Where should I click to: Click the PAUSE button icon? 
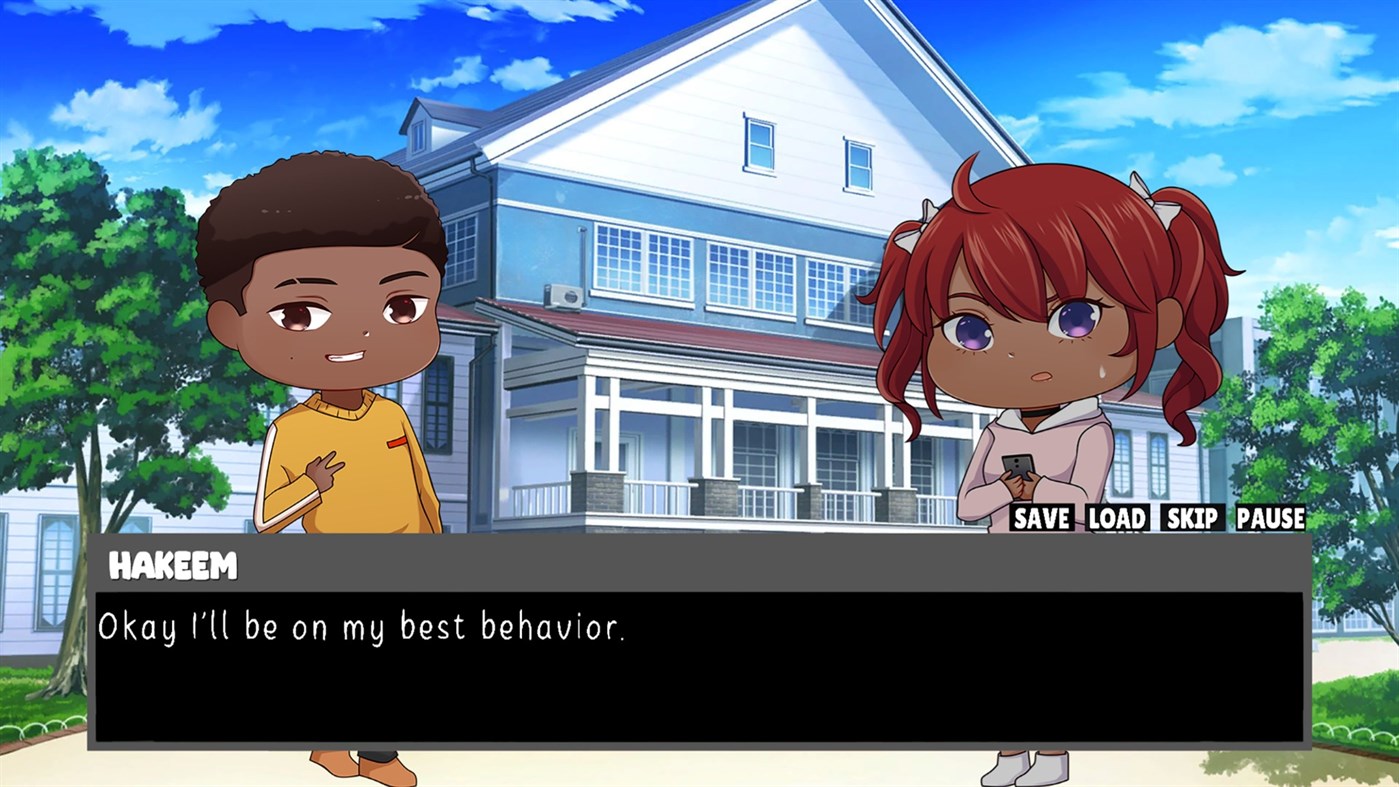click(1269, 519)
